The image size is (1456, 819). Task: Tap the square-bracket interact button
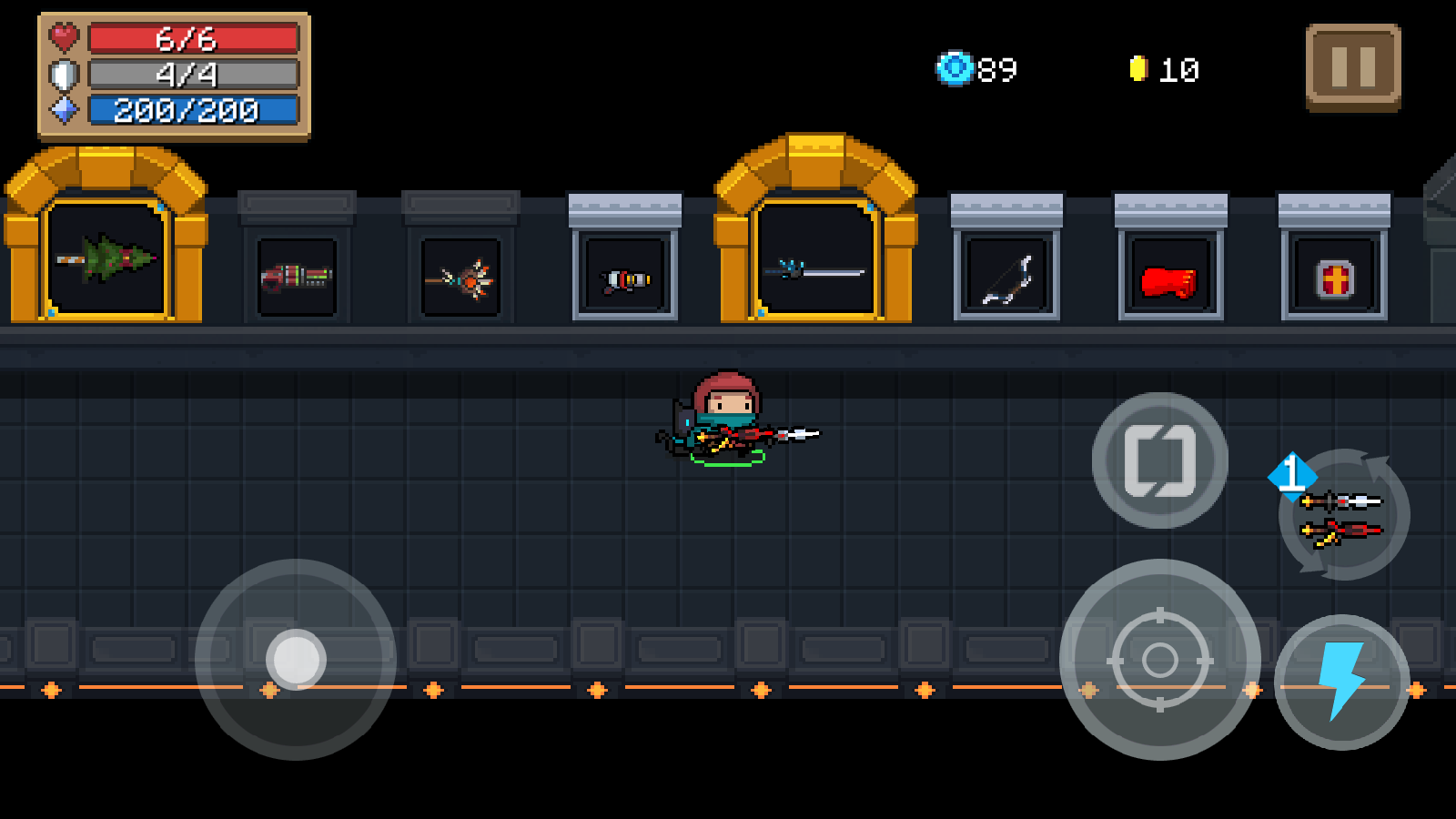(x=1159, y=460)
